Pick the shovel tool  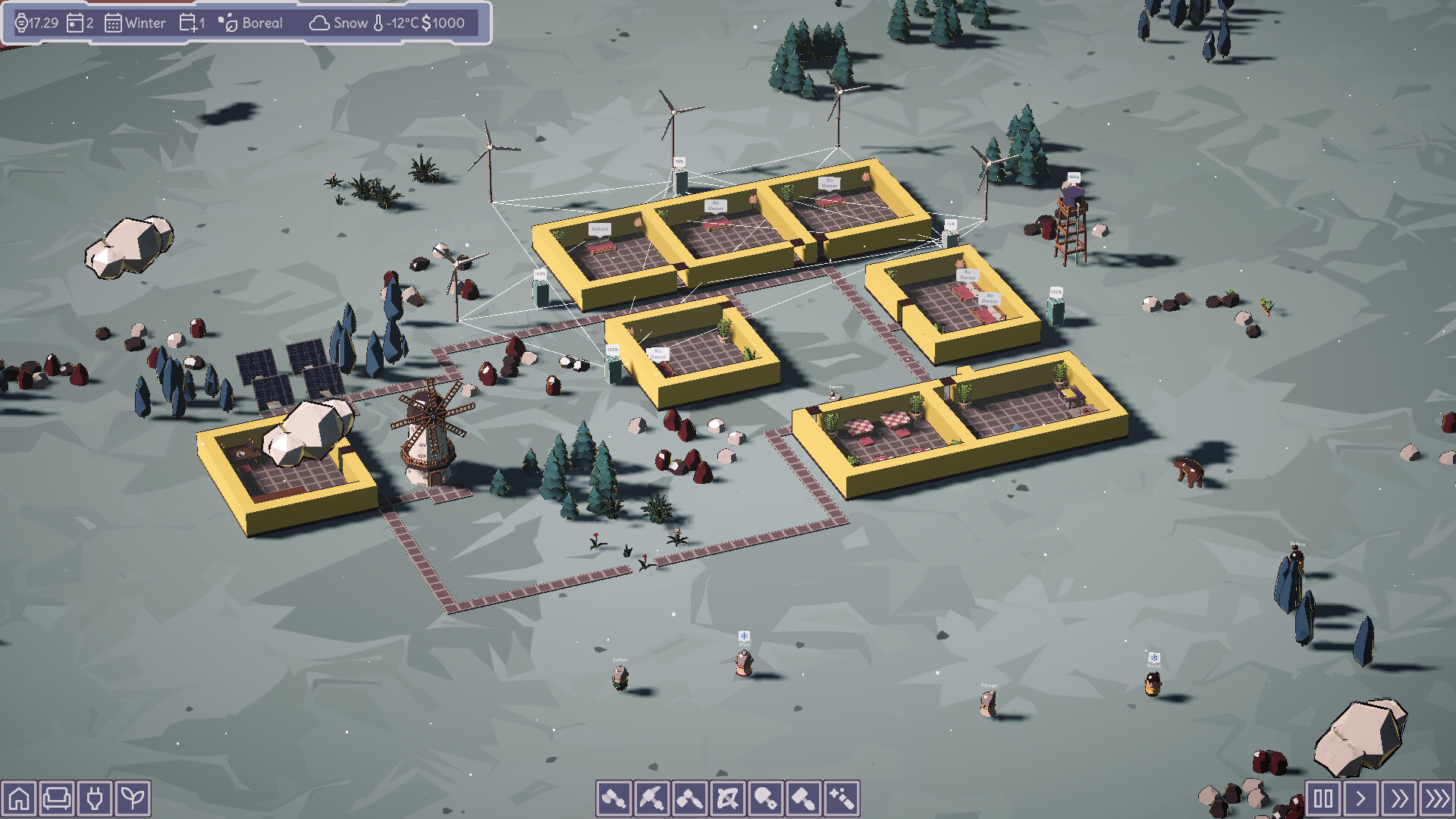coord(766,799)
